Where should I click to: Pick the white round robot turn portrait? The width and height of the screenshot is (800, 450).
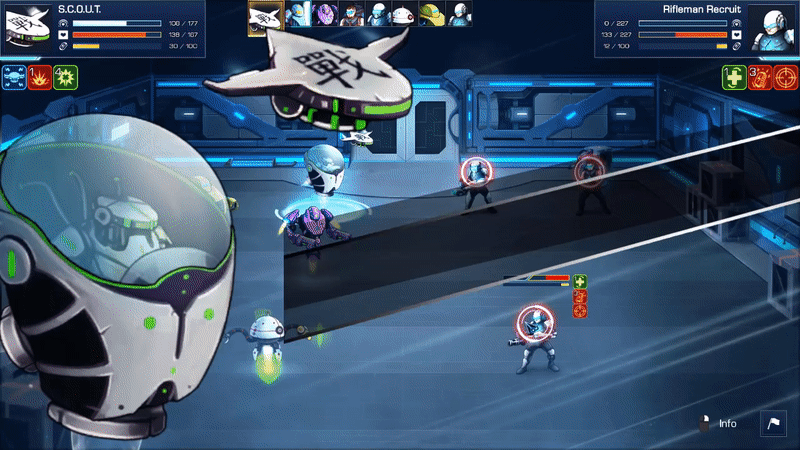point(404,14)
